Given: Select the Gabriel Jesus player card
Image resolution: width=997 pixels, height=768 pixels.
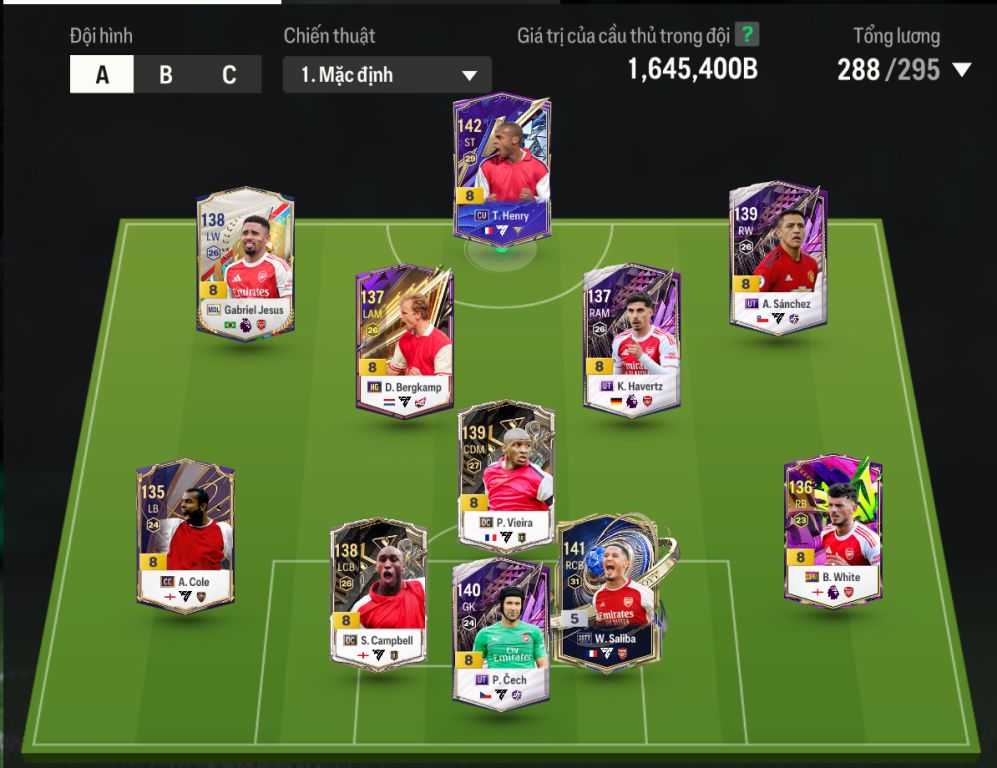Looking at the screenshot, I should click(x=245, y=262).
